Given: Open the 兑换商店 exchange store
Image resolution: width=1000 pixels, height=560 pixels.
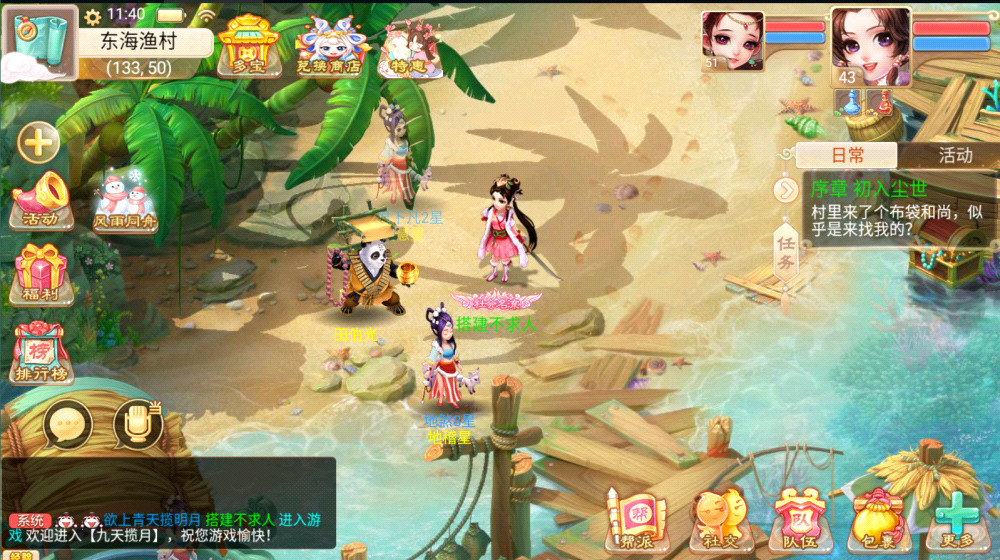Looking at the screenshot, I should point(330,47).
